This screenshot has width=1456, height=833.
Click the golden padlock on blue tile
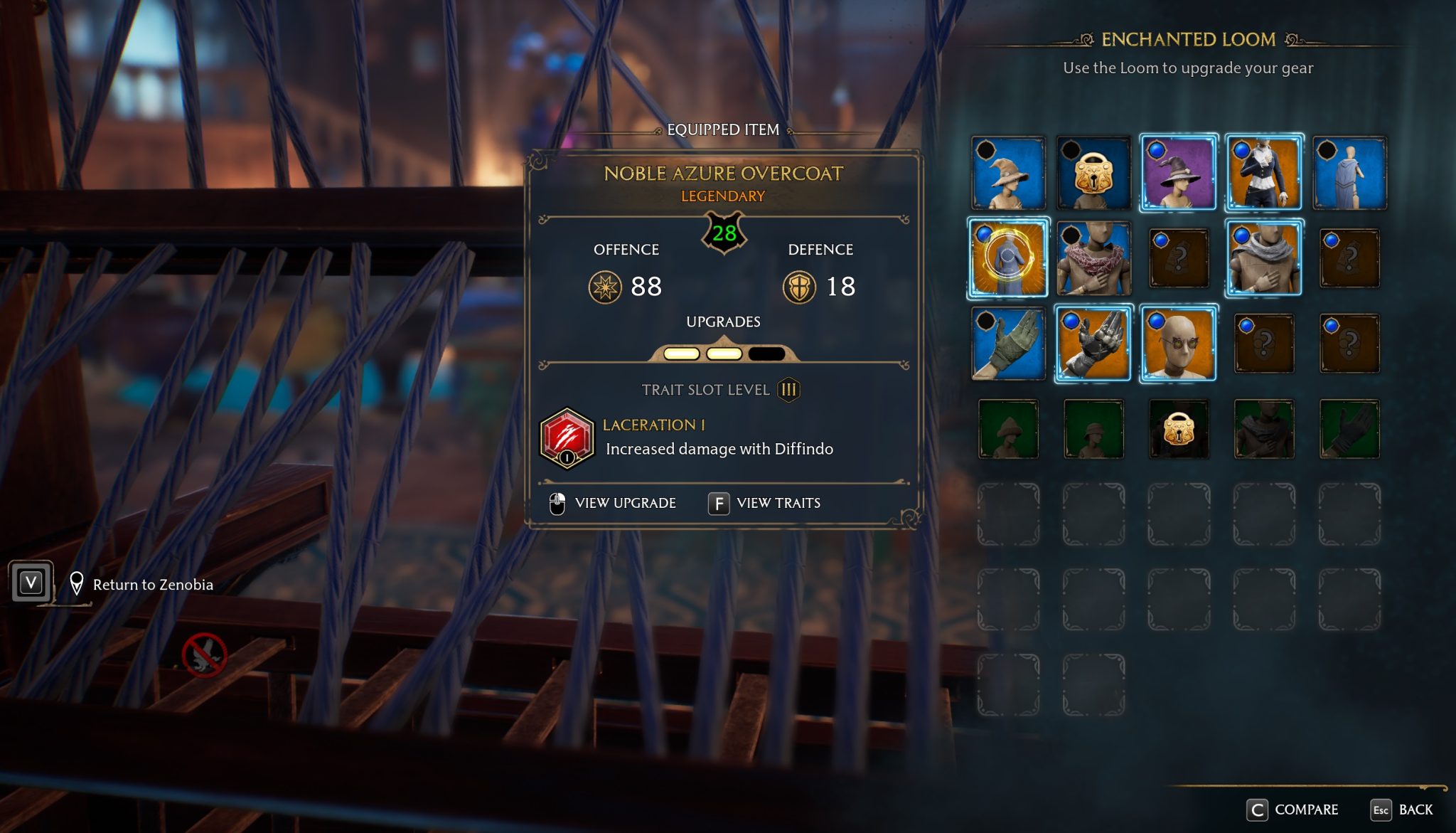coord(1093,173)
